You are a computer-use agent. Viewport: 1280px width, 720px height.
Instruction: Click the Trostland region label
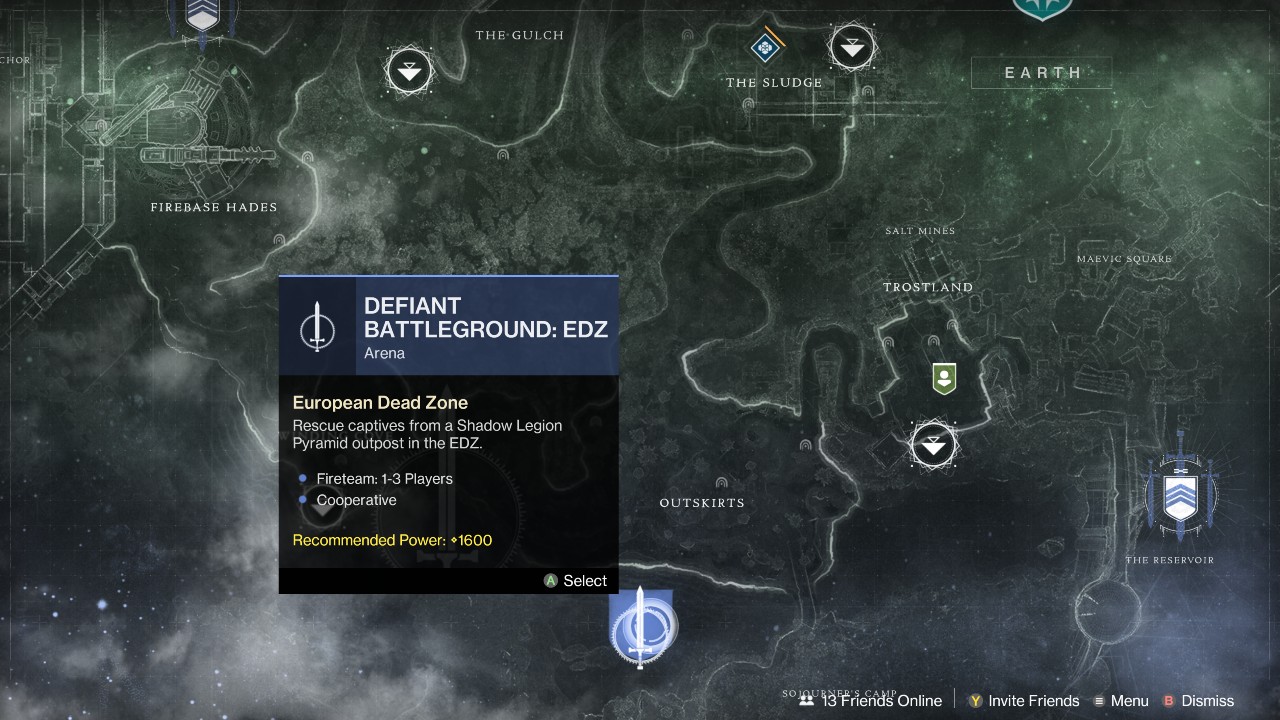(x=928, y=287)
